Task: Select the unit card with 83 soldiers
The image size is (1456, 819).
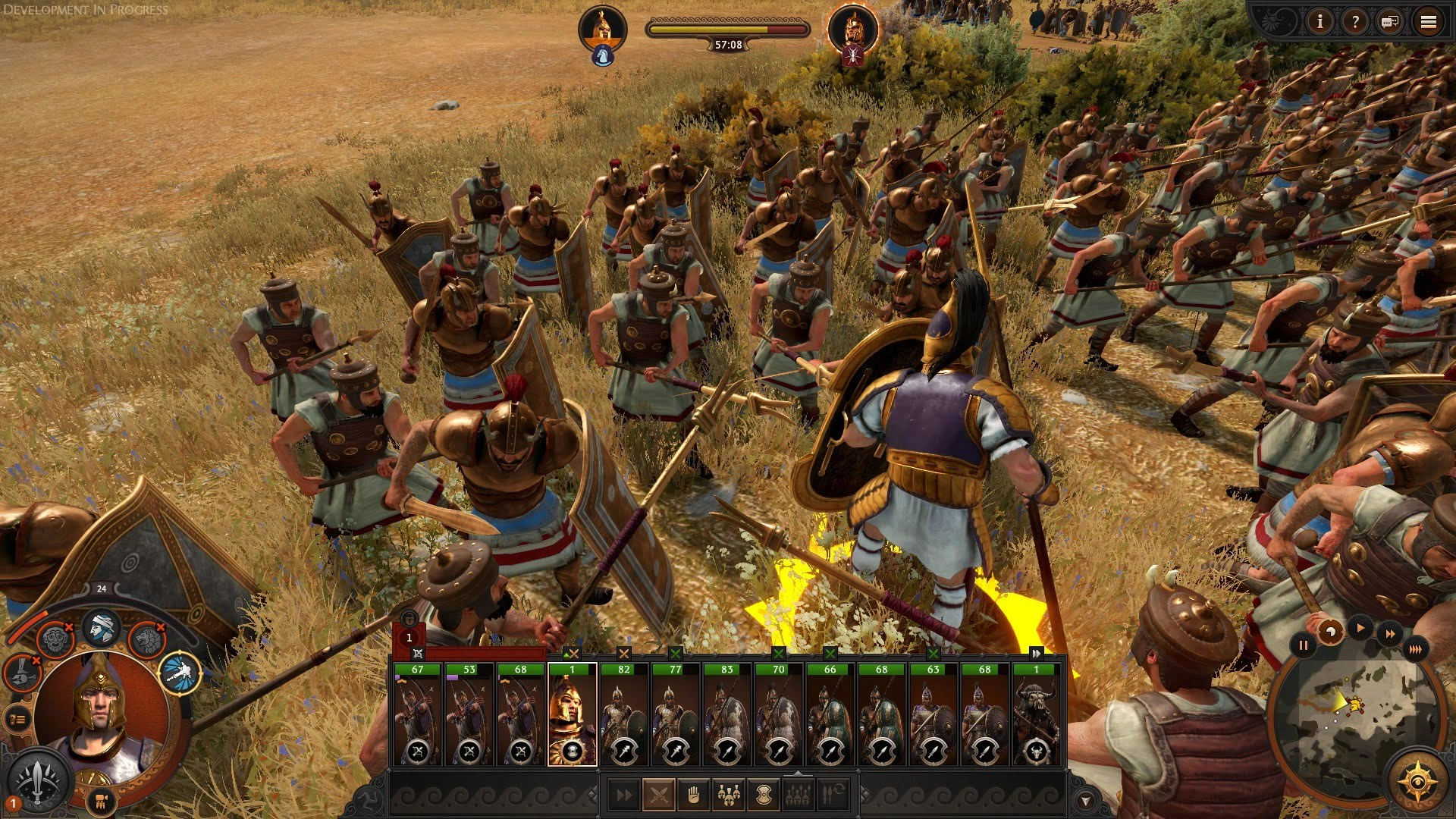Action: pyautogui.click(x=726, y=714)
